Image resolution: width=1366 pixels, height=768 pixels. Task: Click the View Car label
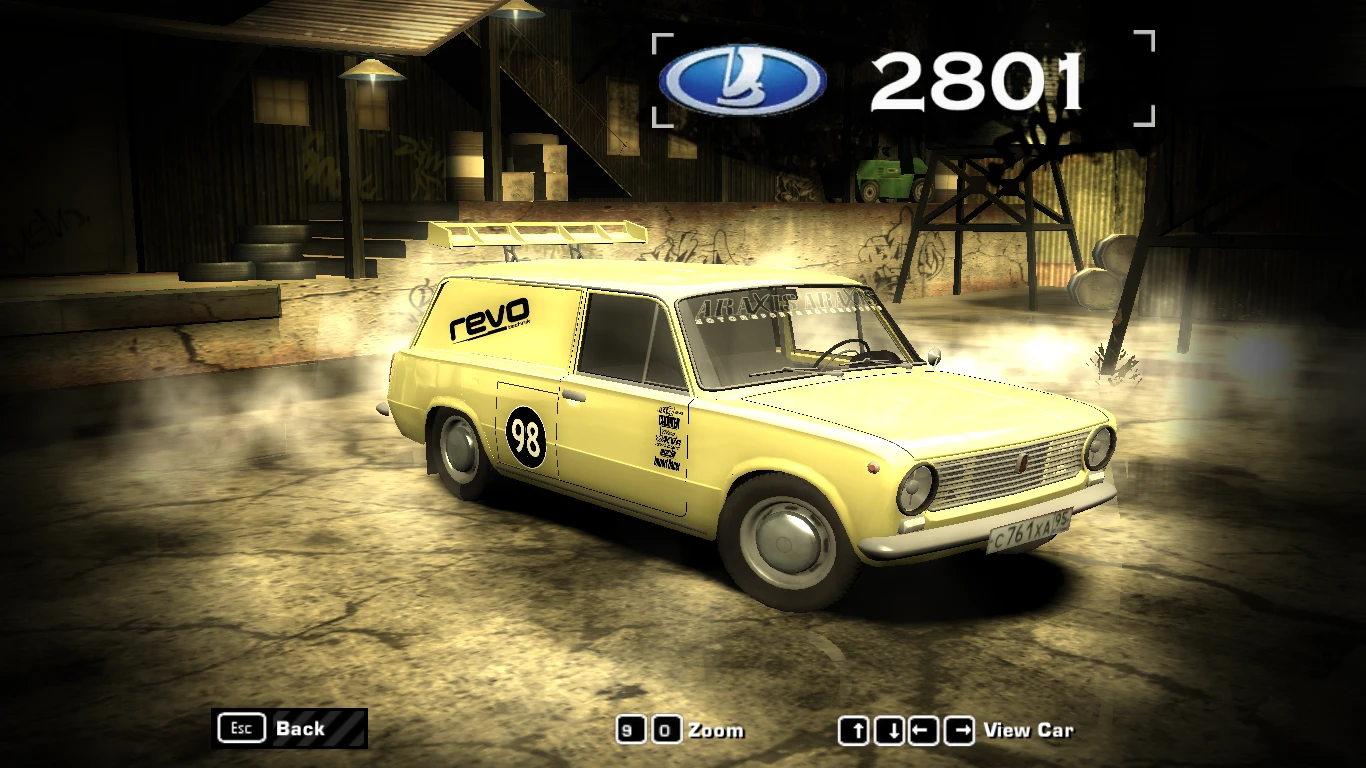click(1030, 731)
